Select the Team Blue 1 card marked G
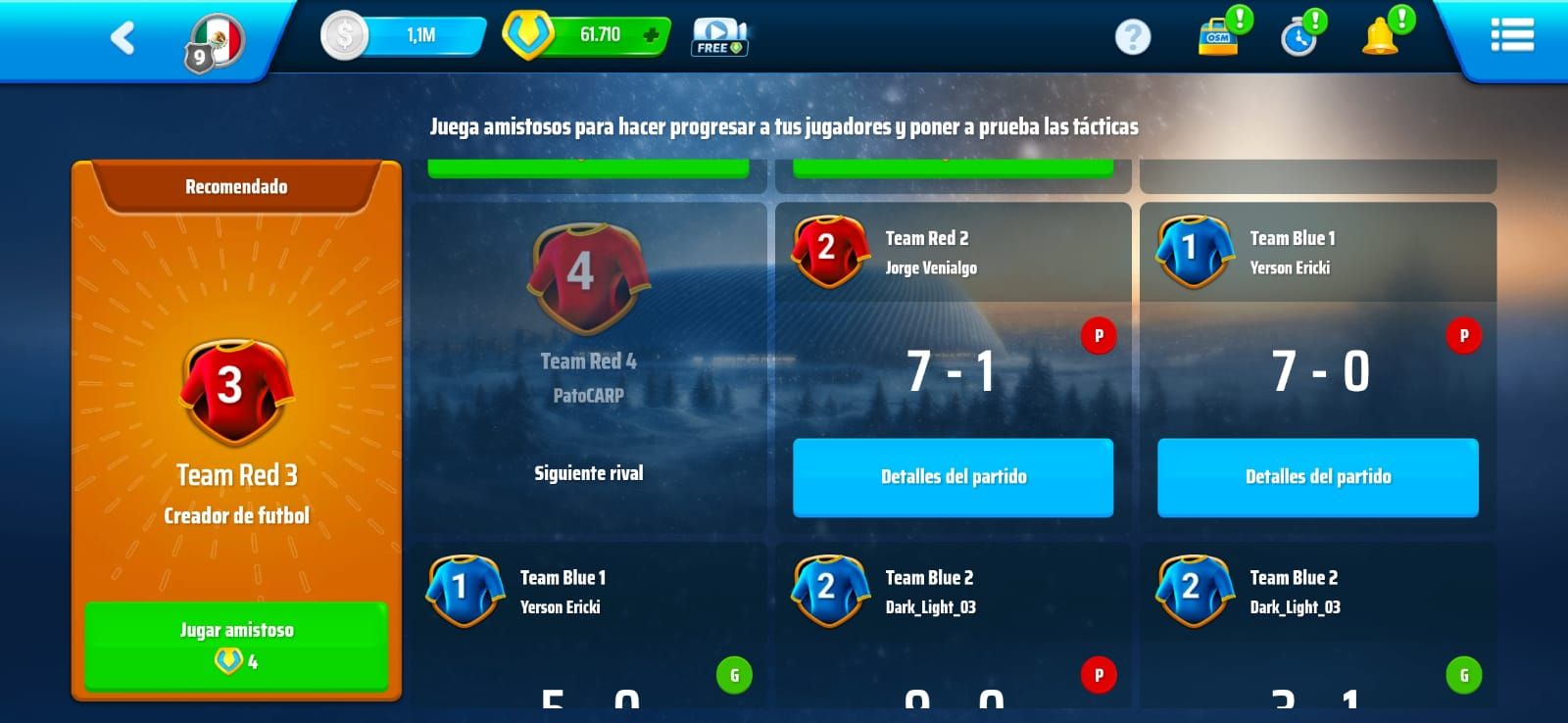This screenshot has width=1568, height=723. click(588, 627)
